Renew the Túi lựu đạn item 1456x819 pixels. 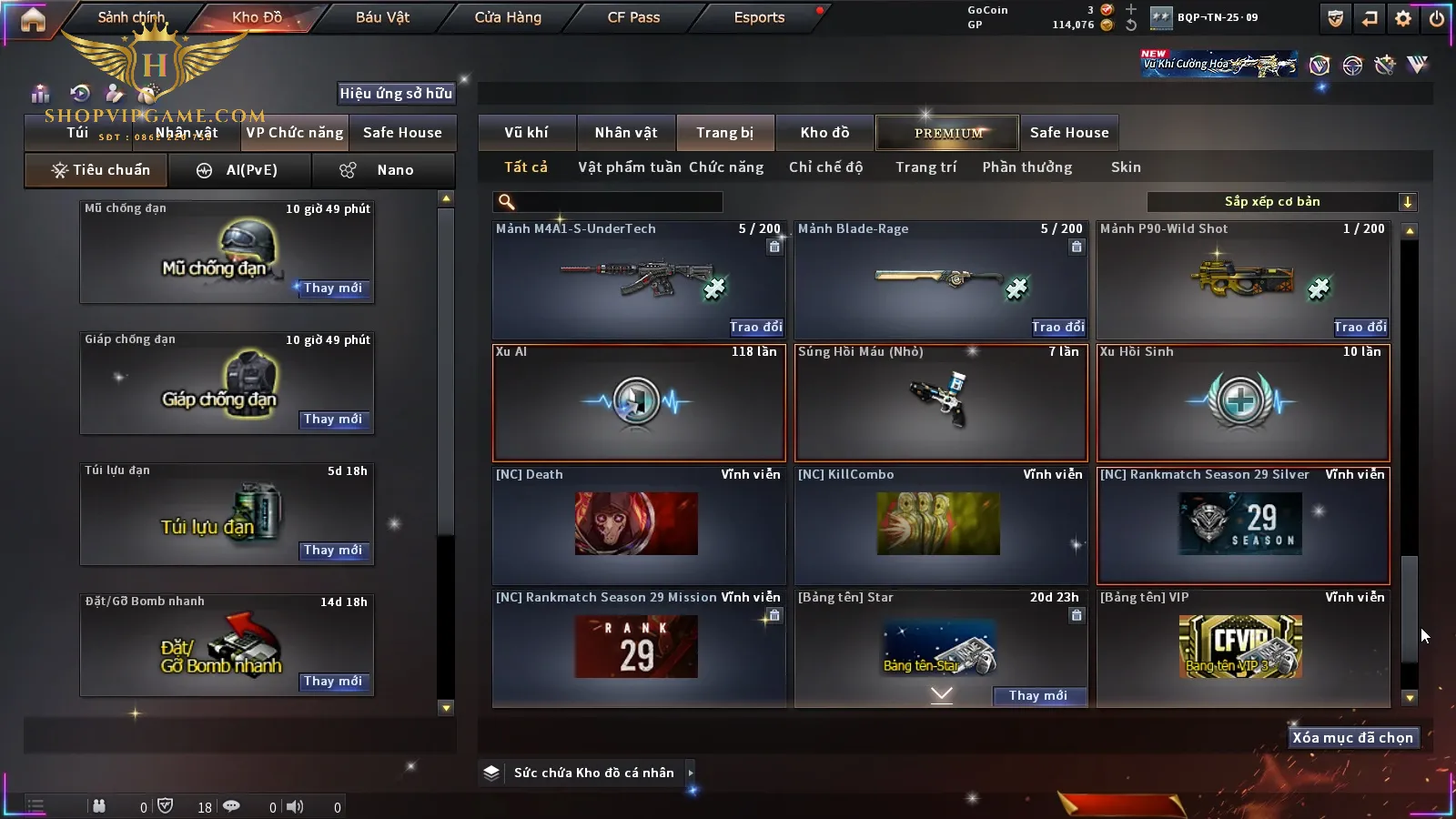pos(333,551)
